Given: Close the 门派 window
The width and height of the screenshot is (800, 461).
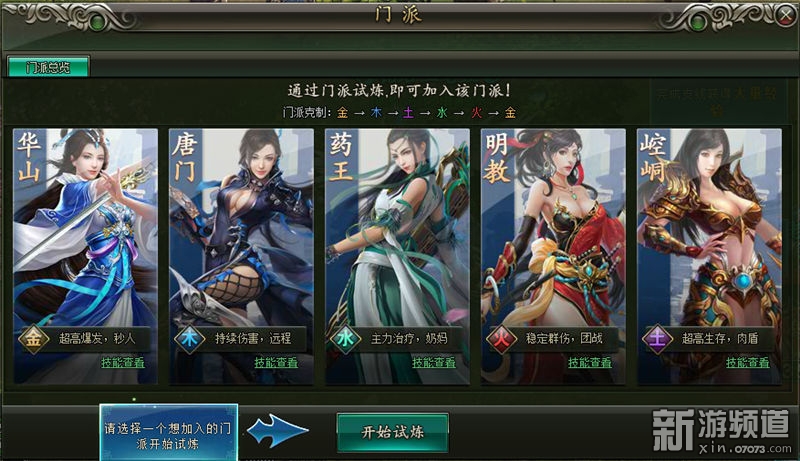Looking at the screenshot, I should (x=782, y=17).
